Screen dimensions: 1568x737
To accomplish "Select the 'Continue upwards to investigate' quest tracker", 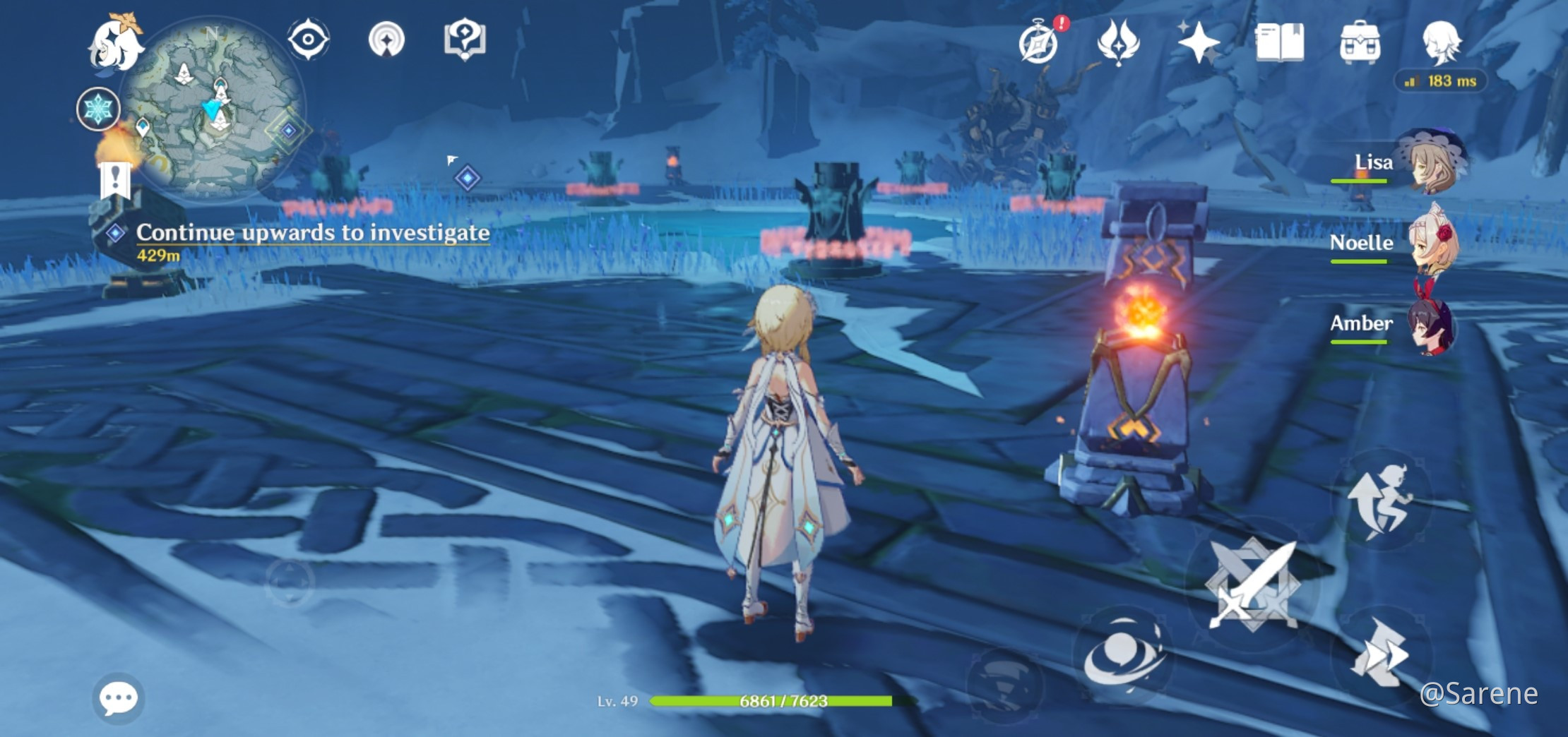I will coord(312,233).
